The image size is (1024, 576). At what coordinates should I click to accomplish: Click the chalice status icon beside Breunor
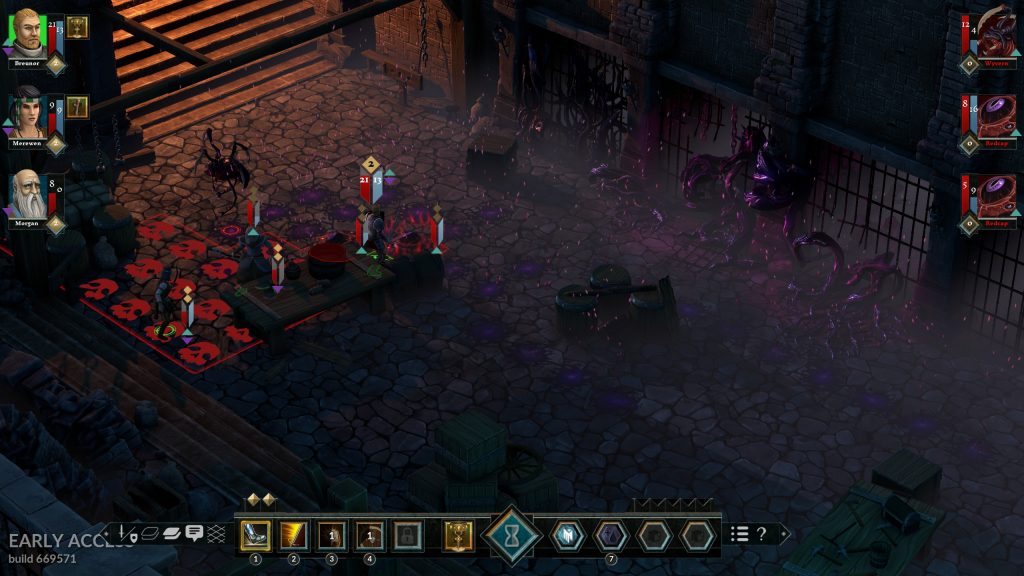pyautogui.click(x=78, y=27)
